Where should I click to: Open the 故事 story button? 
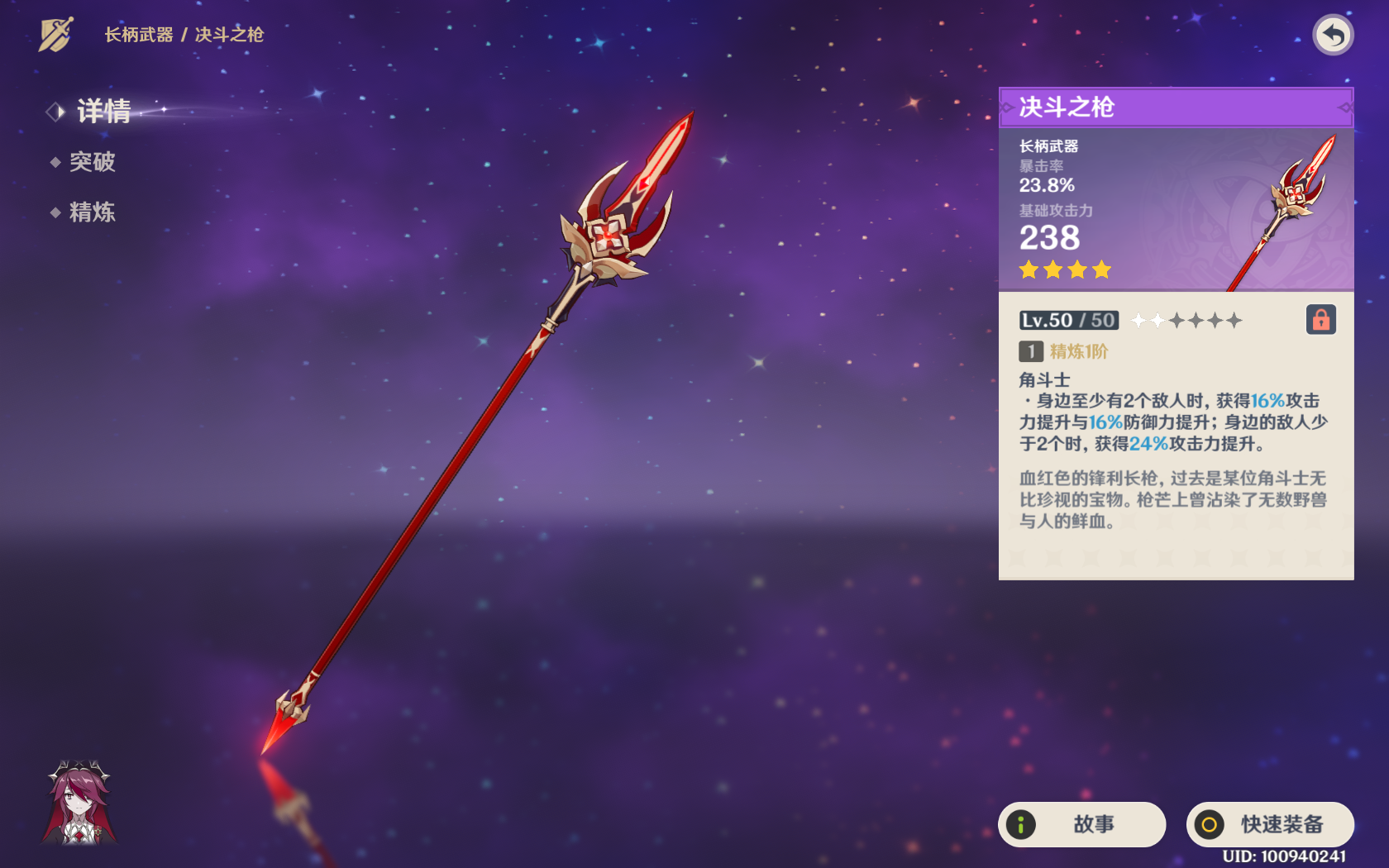[1081, 824]
